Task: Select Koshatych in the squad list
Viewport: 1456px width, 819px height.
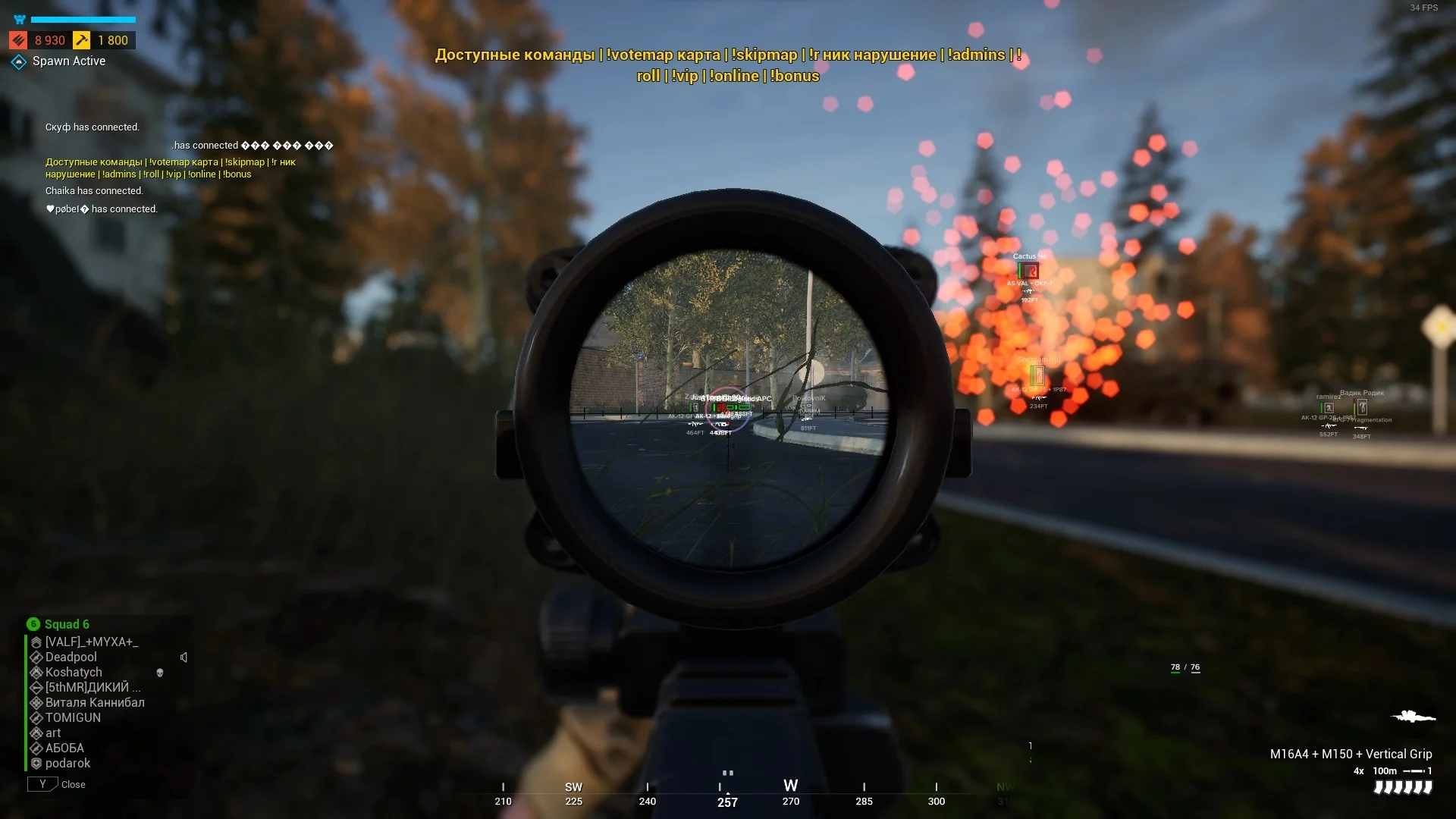Action: pos(74,672)
